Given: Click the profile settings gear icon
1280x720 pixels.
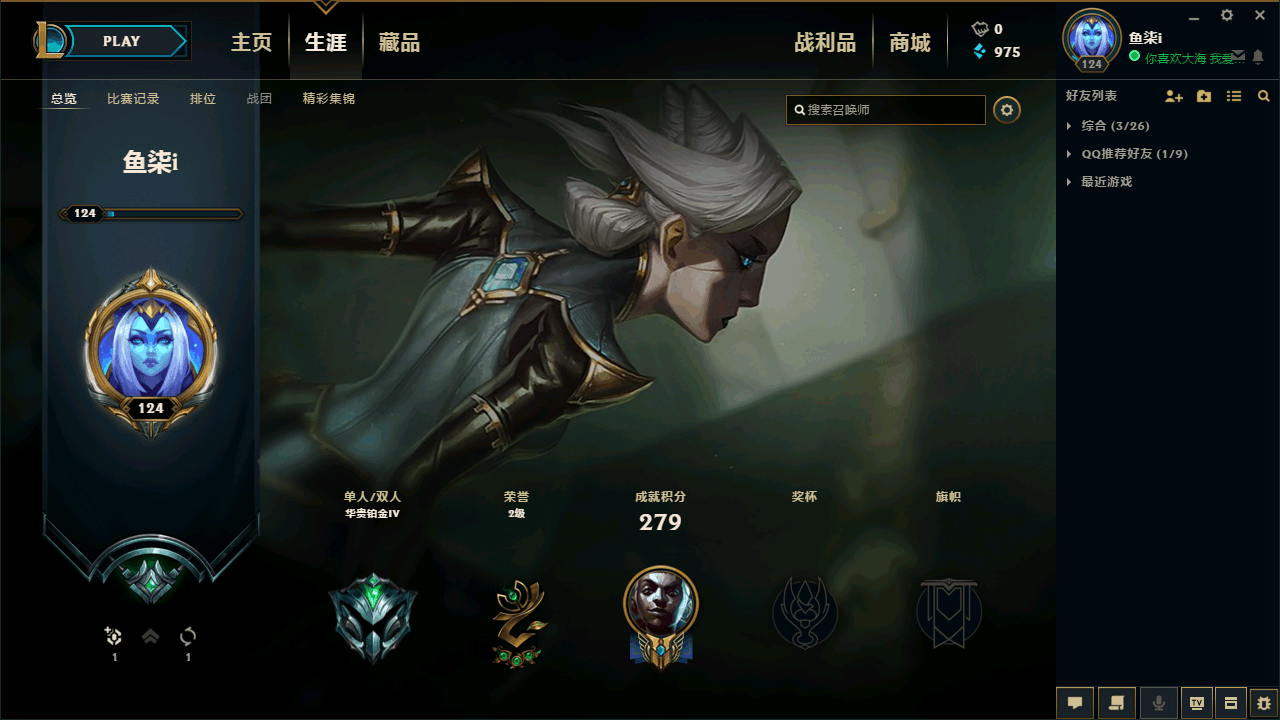Looking at the screenshot, I should coord(1006,110).
